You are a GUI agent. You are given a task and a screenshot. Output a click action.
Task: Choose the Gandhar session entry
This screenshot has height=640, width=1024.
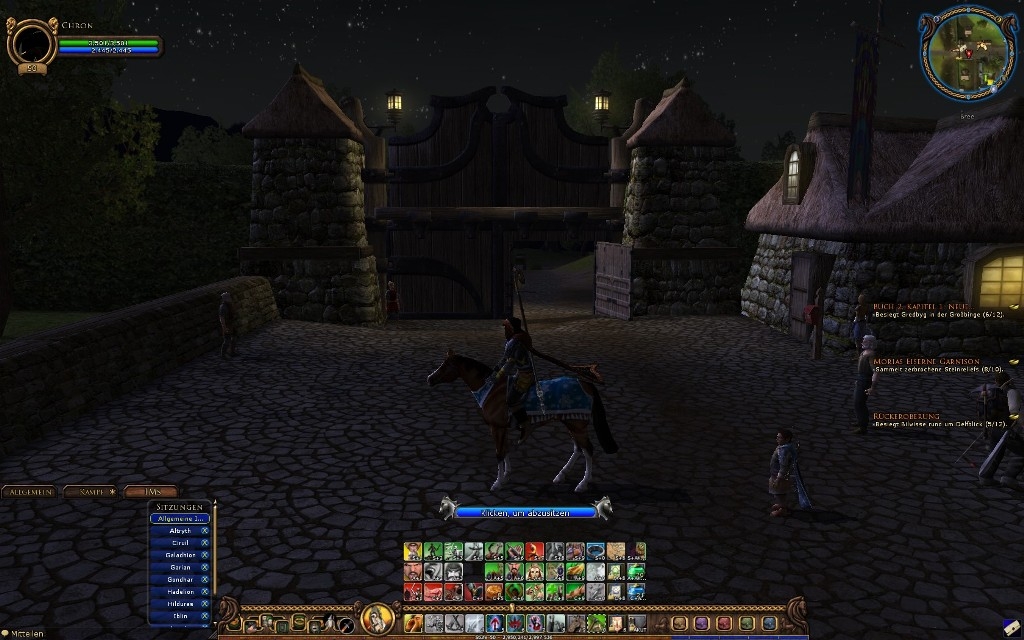[x=180, y=579]
